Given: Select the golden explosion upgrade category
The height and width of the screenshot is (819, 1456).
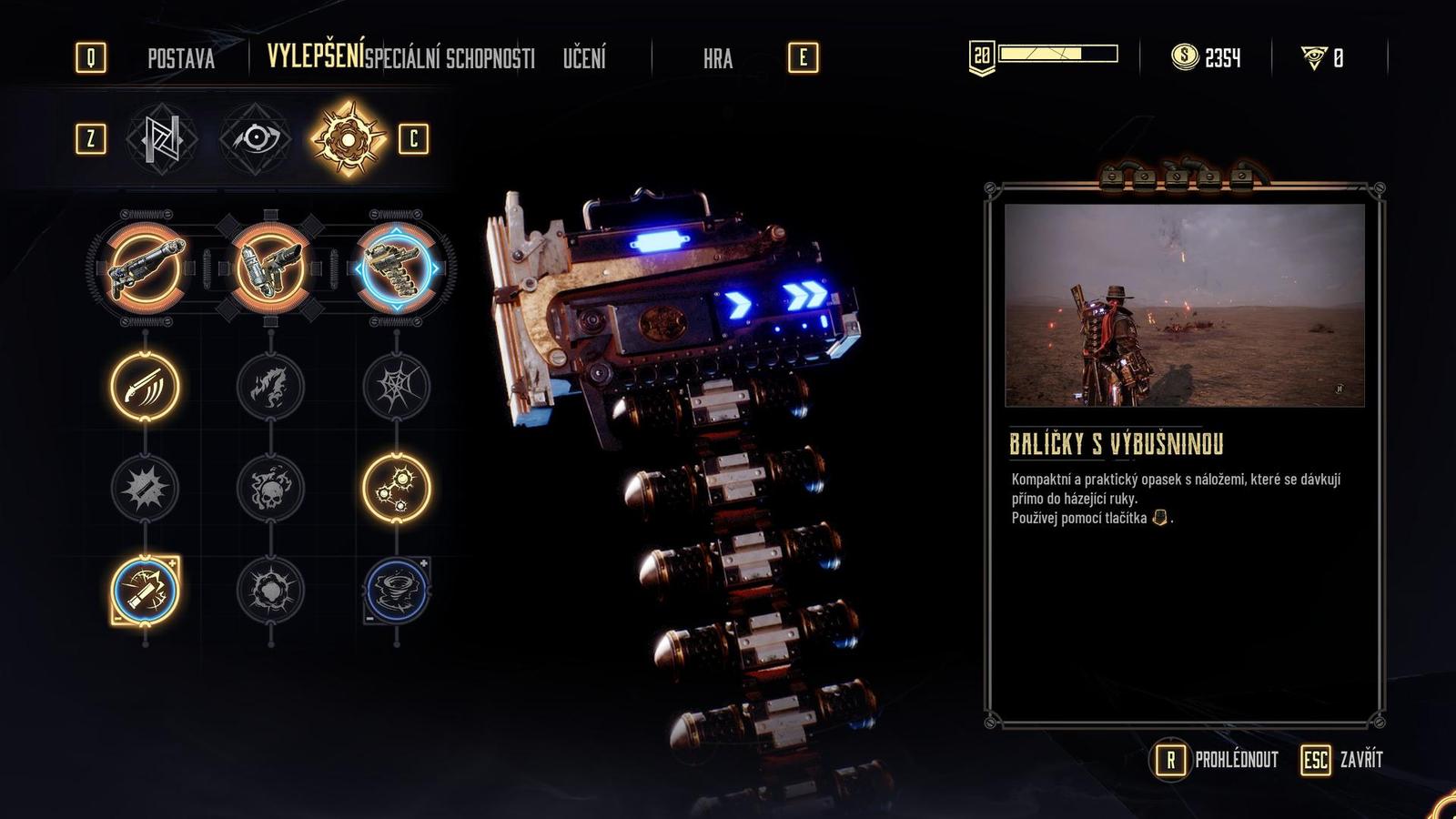Looking at the screenshot, I should coord(347,139).
